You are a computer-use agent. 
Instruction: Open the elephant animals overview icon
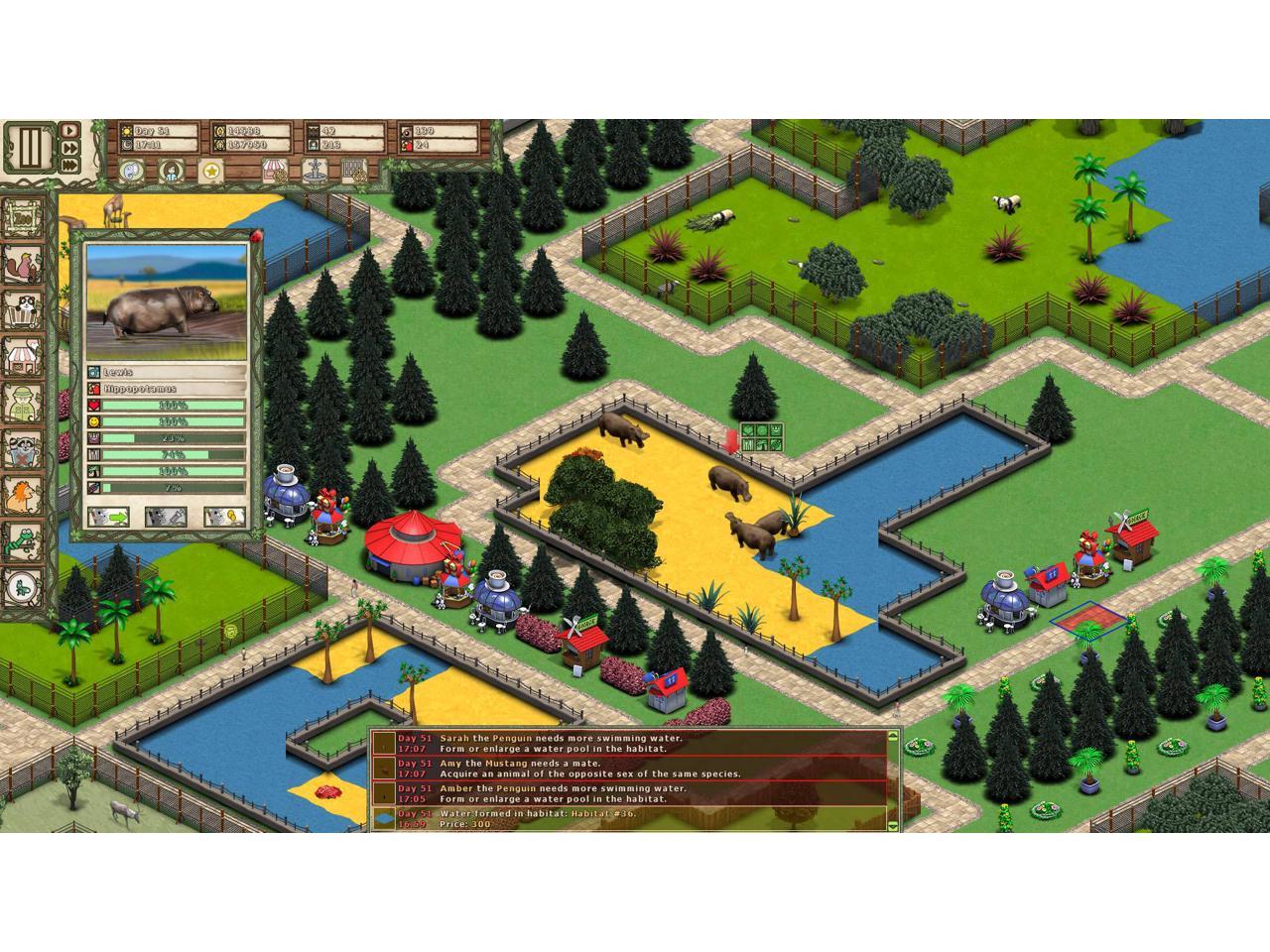coord(132,172)
